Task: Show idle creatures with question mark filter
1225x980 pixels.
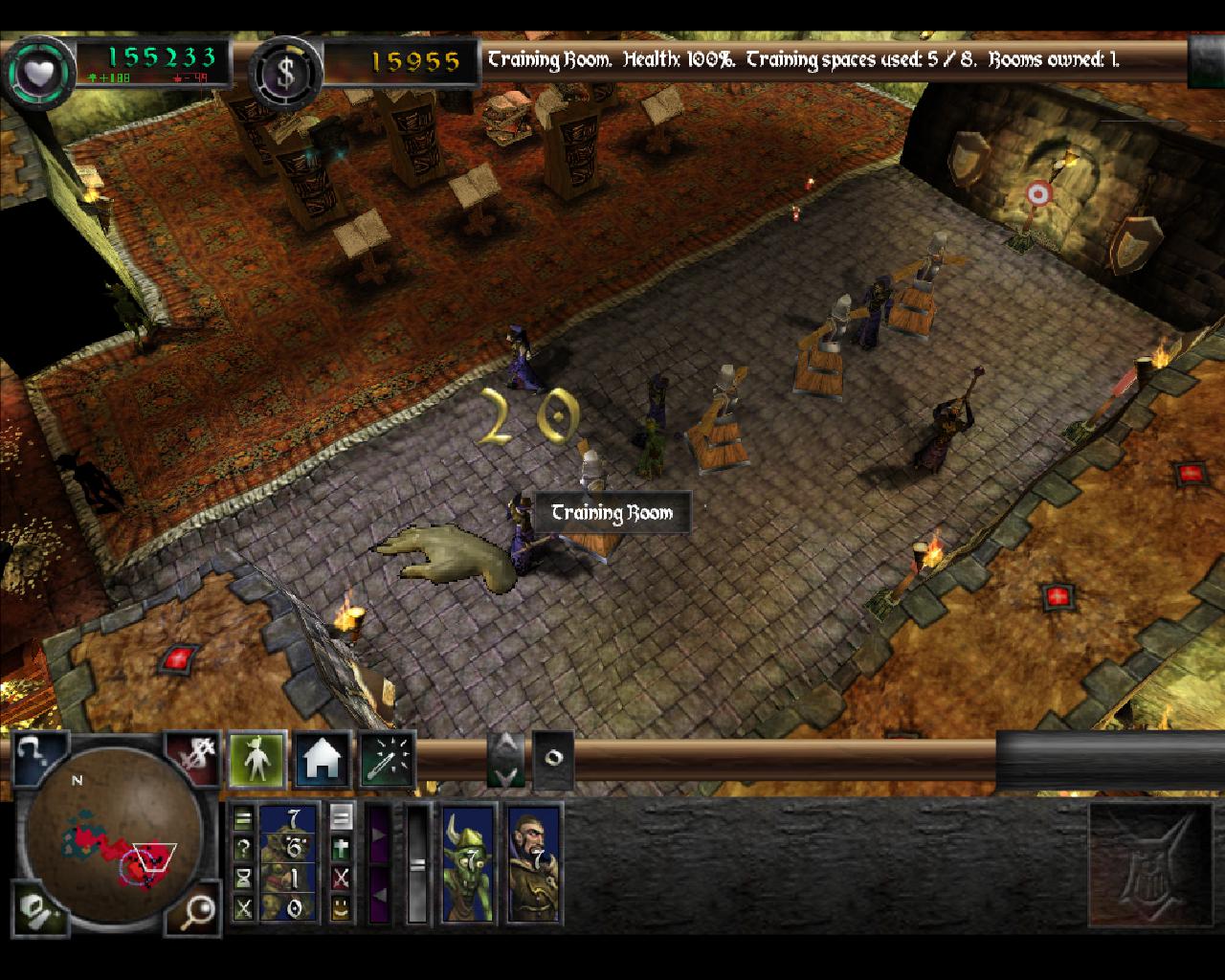Action: (244, 848)
